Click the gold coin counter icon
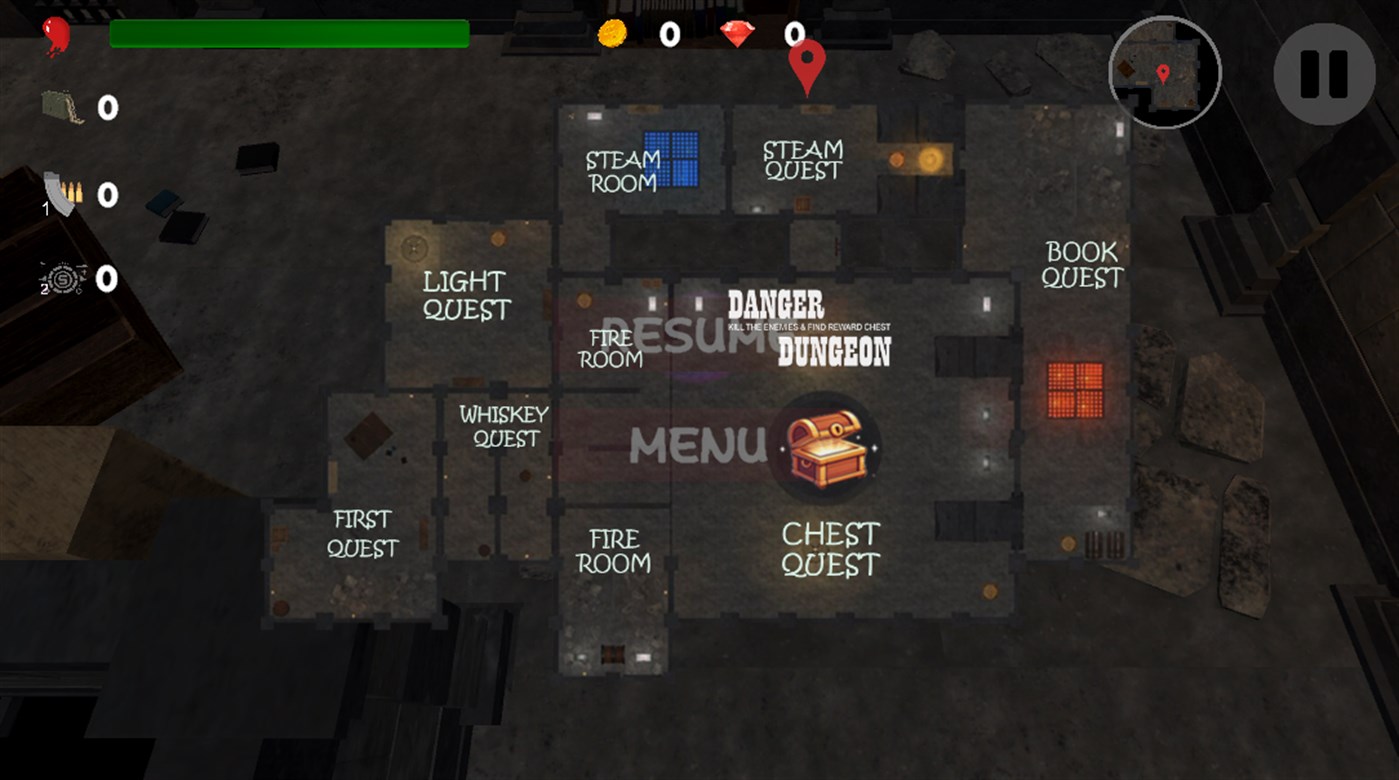The width and height of the screenshot is (1399, 780). click(613, 33)
